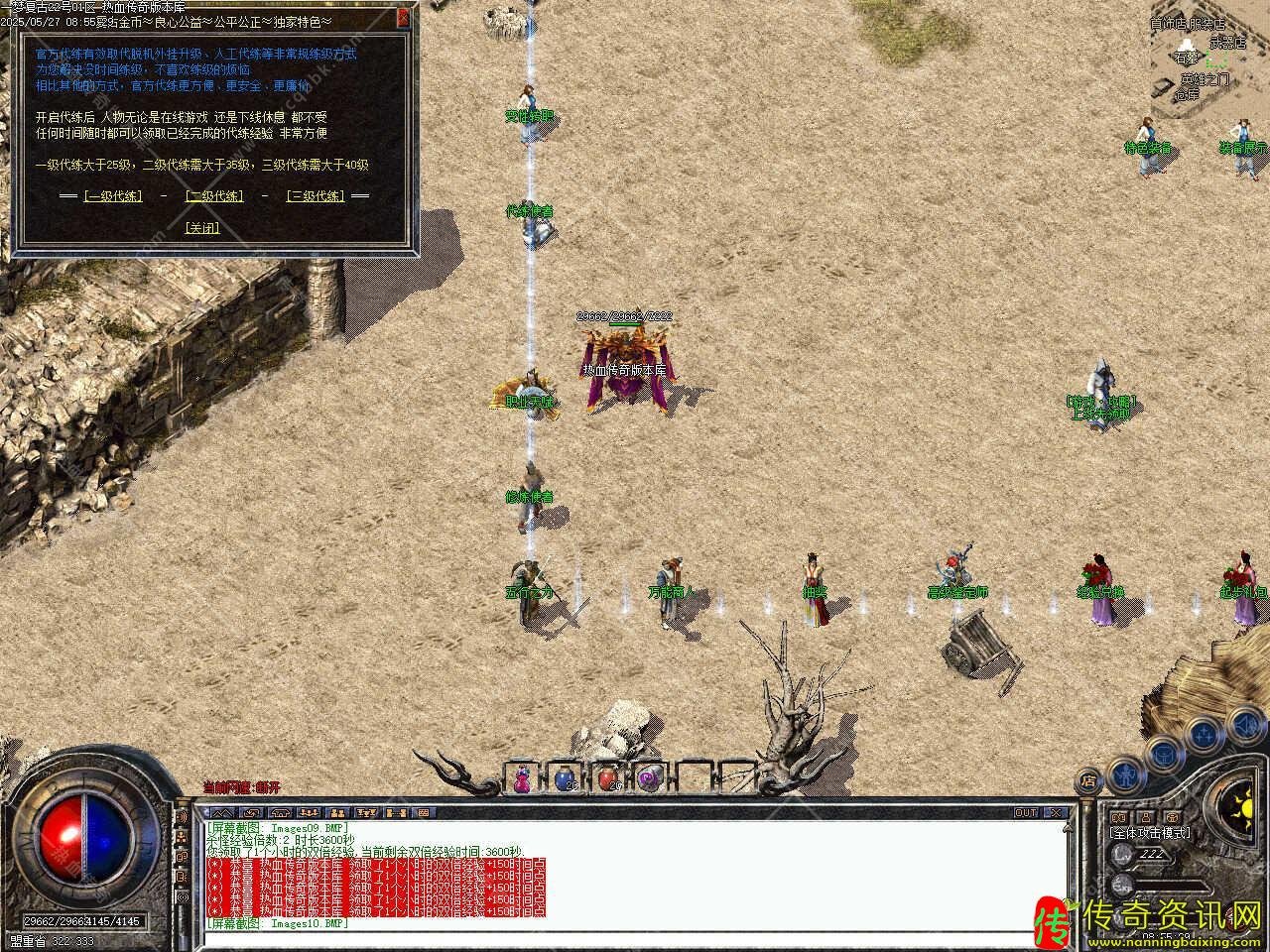Click the 关闭 link in the dialog
The width and height of the screenshot is (1270, 952).
click(x=202, y=227)
